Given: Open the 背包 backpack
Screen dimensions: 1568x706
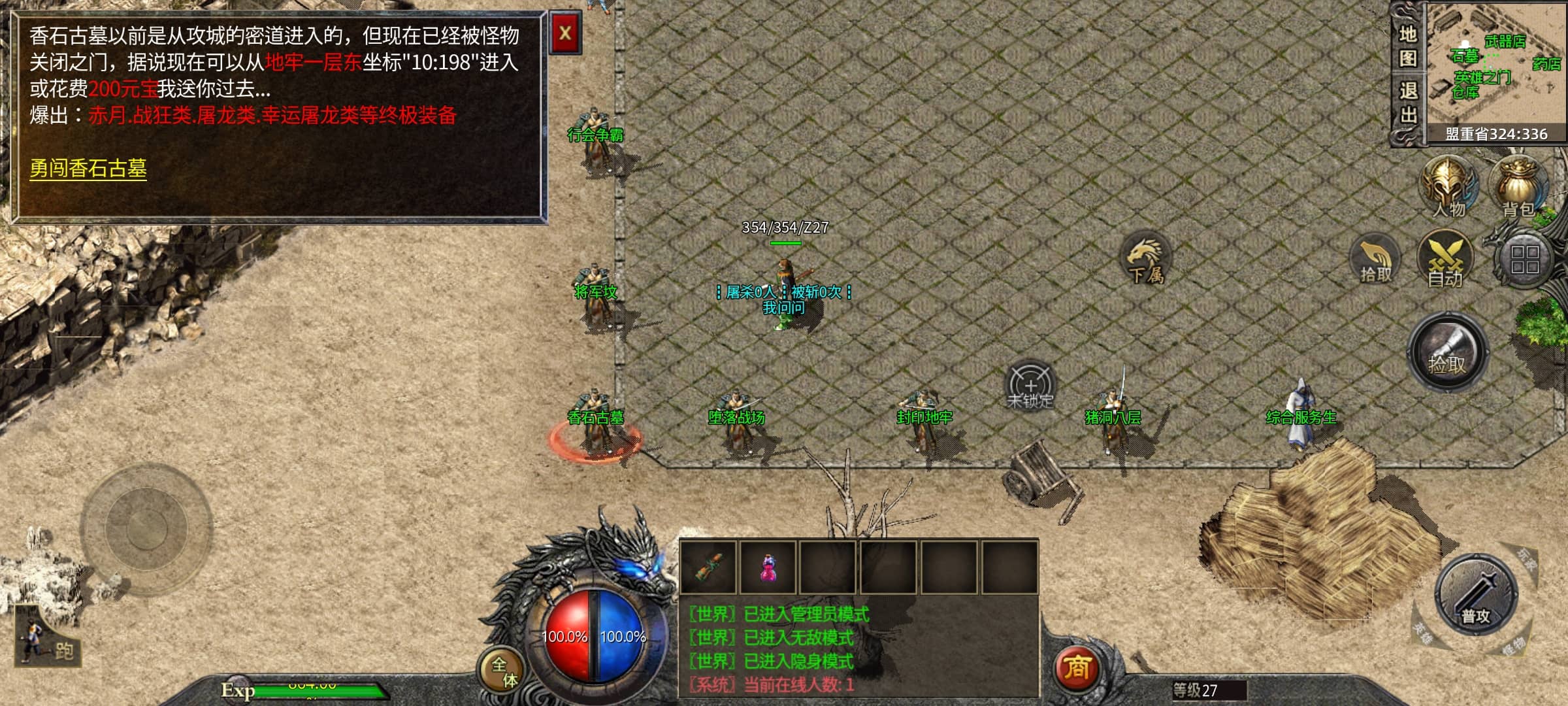Looking at the screenshot, I should tap(1518, 186).
